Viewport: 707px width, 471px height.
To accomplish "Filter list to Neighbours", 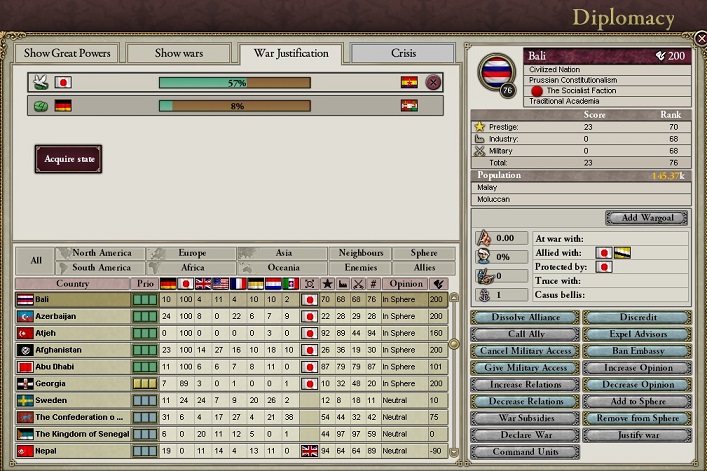I will click(361, 254).
